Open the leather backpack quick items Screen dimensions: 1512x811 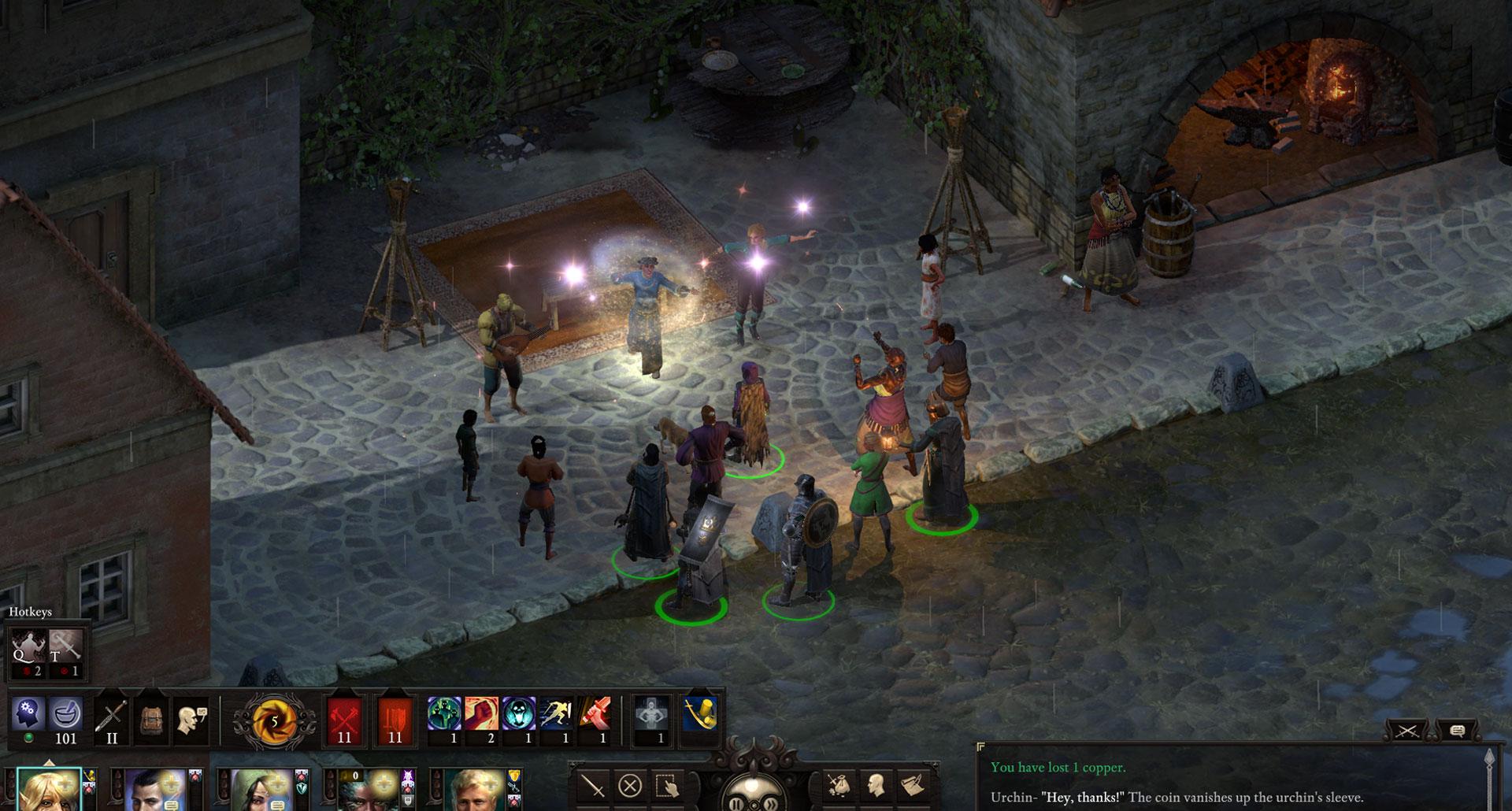pos(151,719)
